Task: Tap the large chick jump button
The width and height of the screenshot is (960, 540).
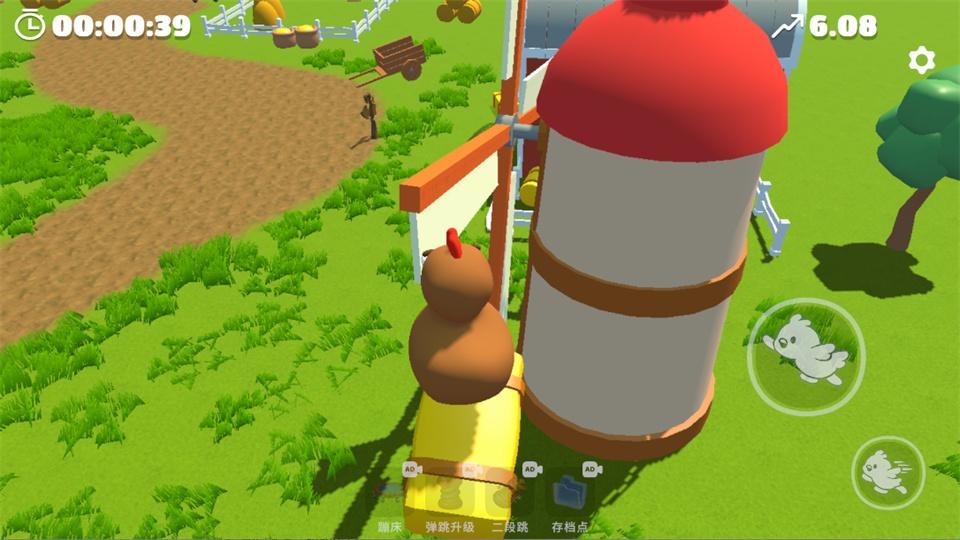Action: tap(806, 357)
